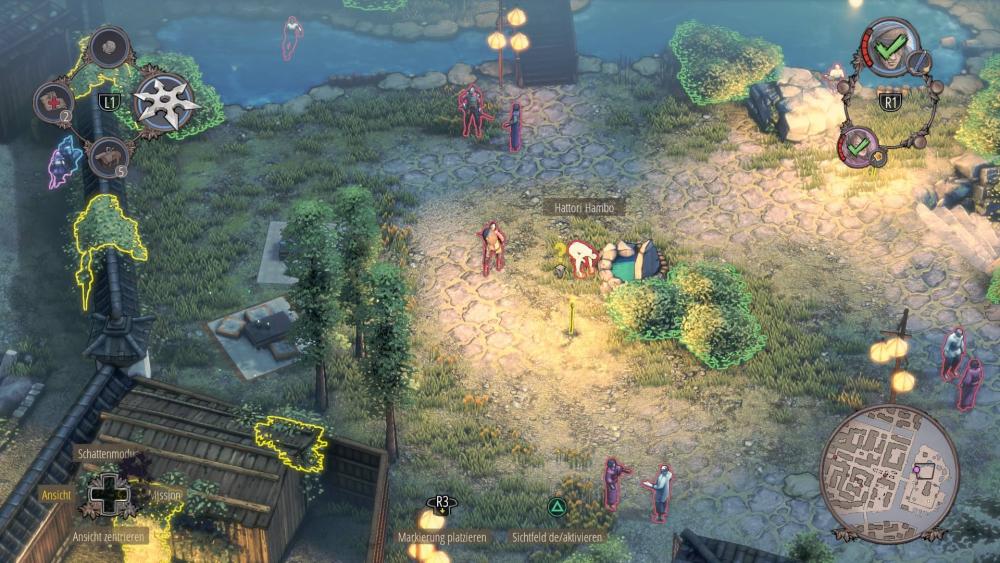Screen dimensions: 1000x563
Task: Select the purple-framed character portrait
Action: tap(858, 147)
